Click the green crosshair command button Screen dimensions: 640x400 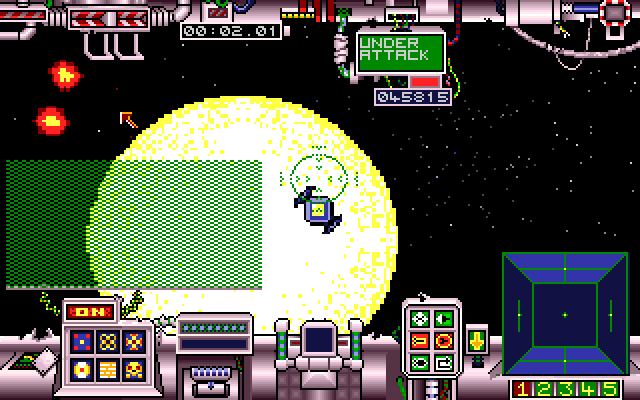pos(420,319)
